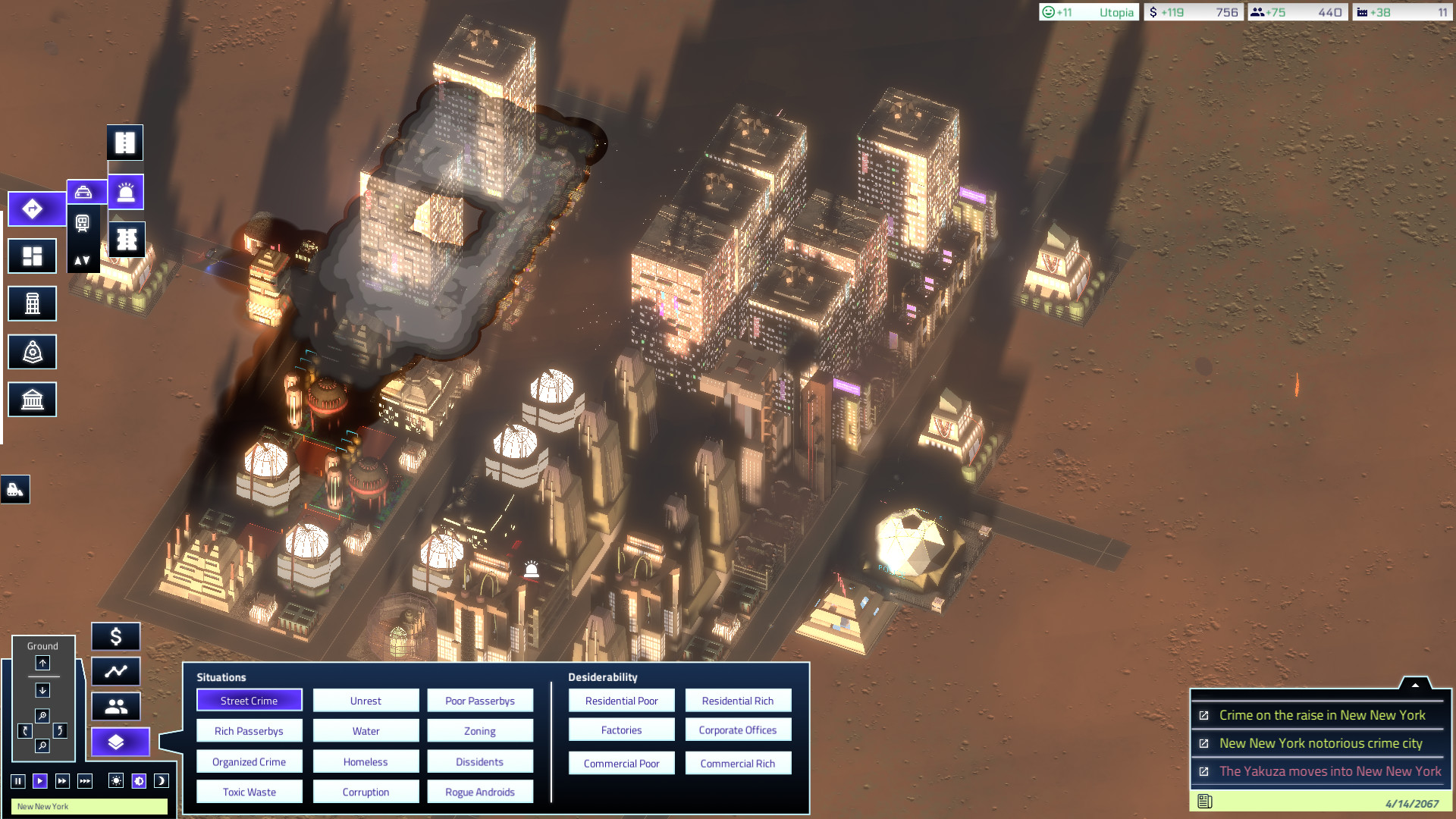Read the Yakuza moves into New New York news

coord(1329,771)
